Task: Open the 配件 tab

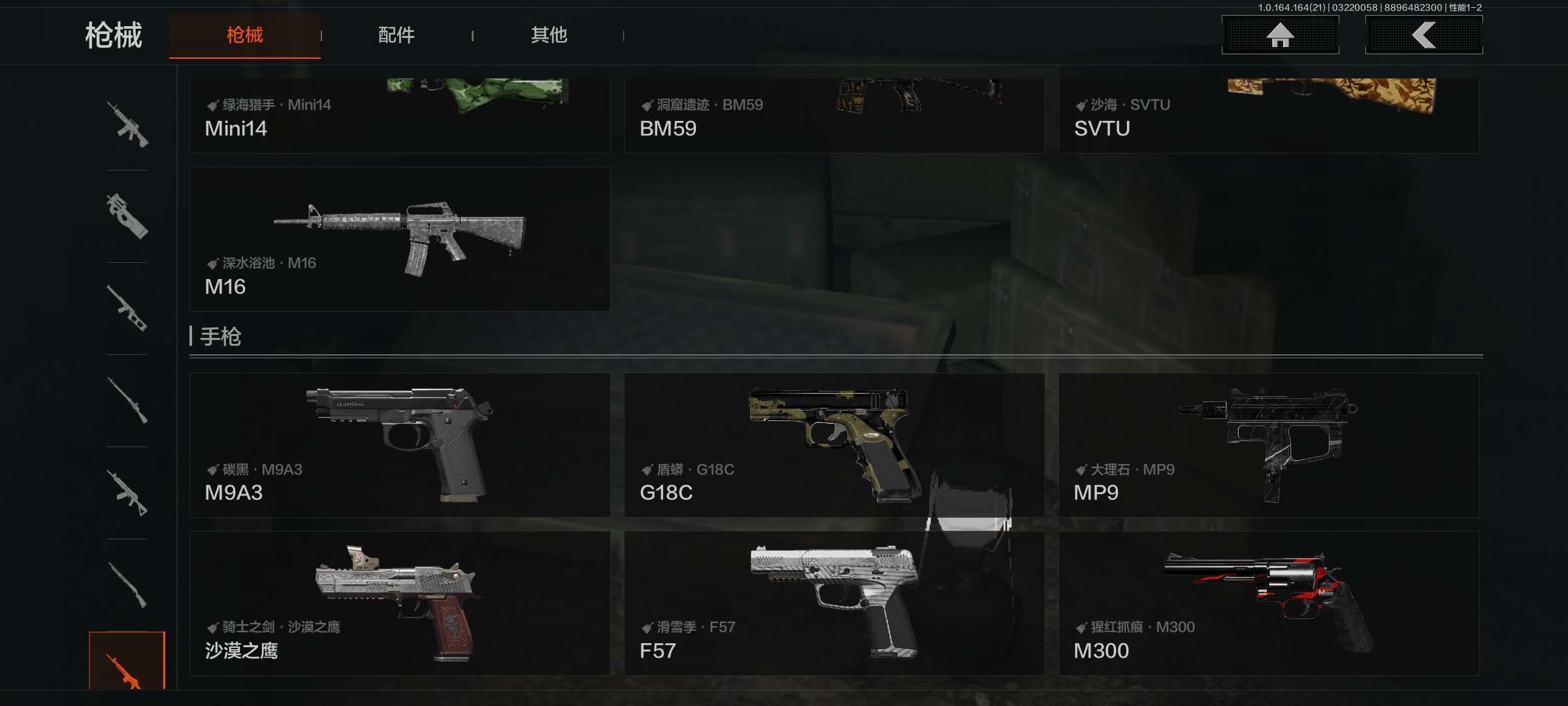Action: tap(396, 35)
